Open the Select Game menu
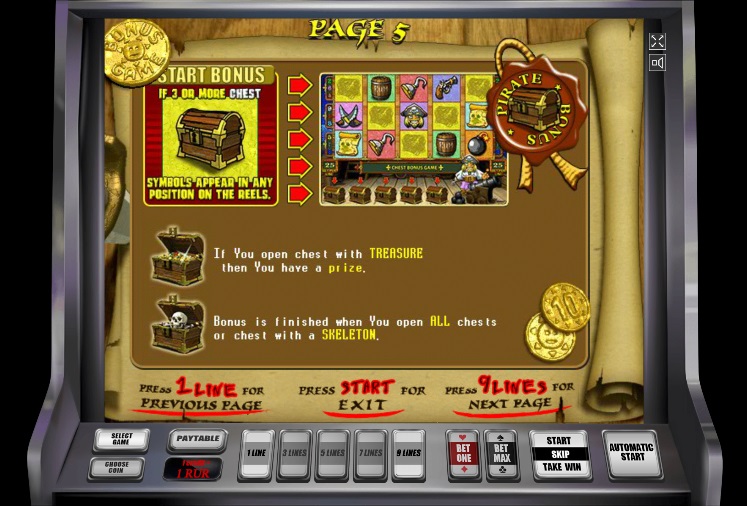This screenshot has width=747, height=506. (x=121, y=440)
